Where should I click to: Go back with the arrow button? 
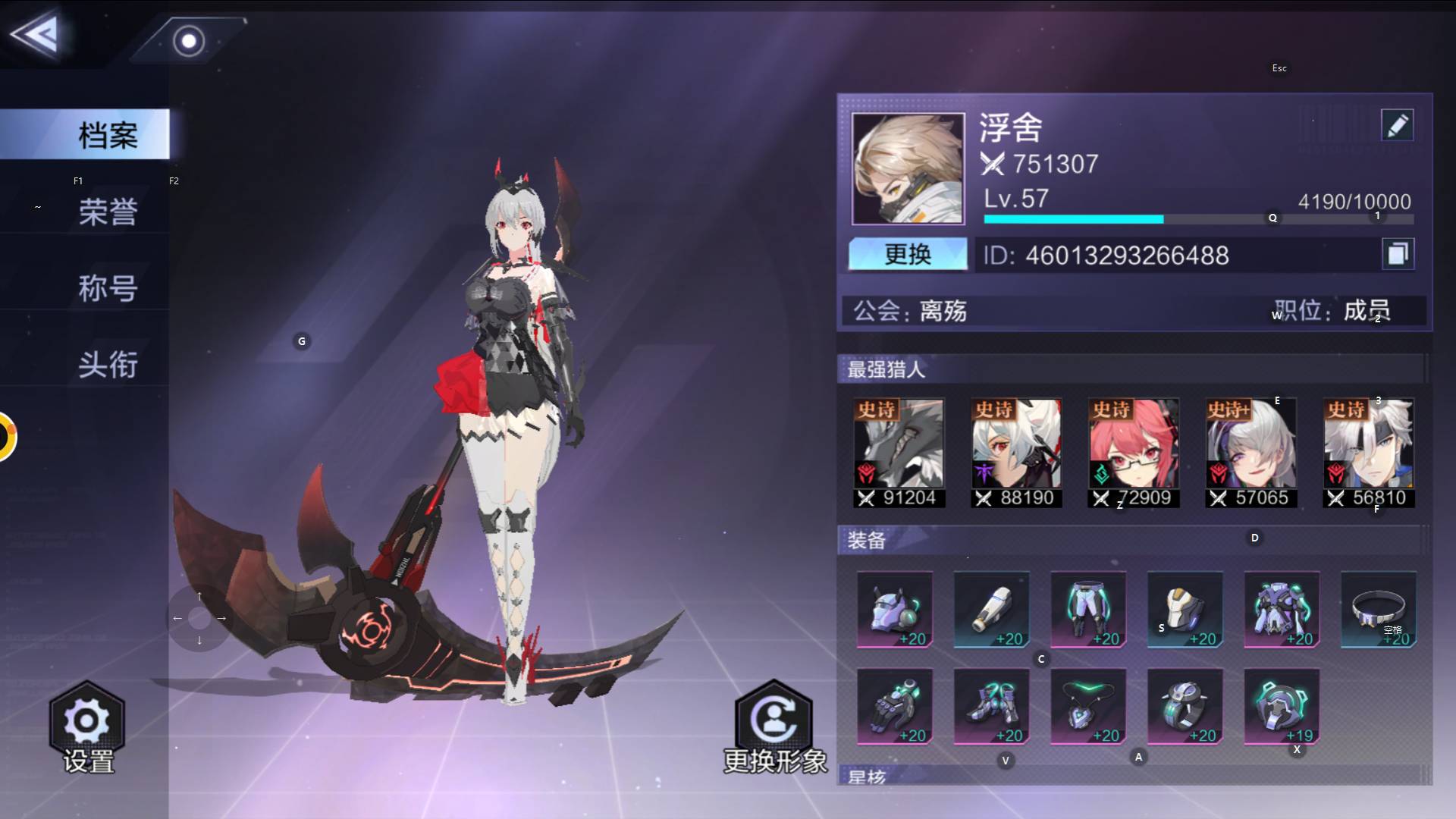pyautogui.click(x=35, y=33)
